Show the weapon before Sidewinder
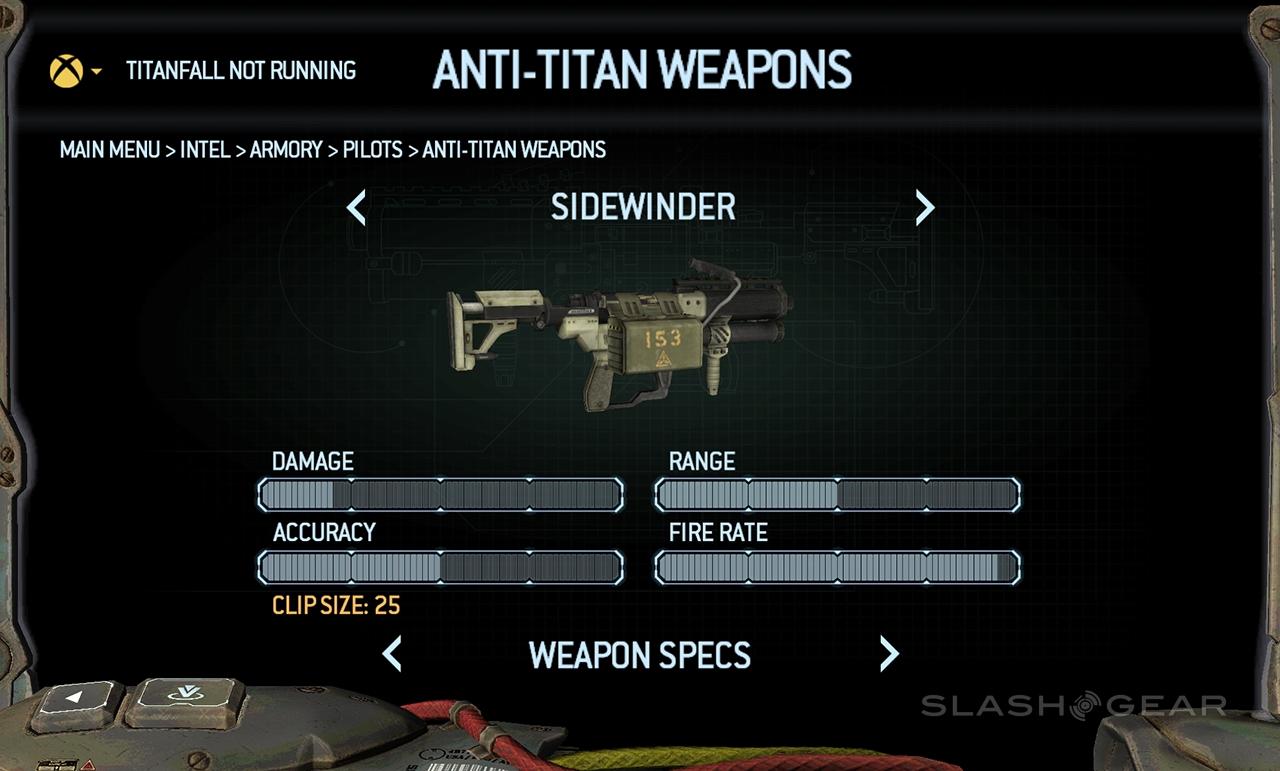 [356, 208]
